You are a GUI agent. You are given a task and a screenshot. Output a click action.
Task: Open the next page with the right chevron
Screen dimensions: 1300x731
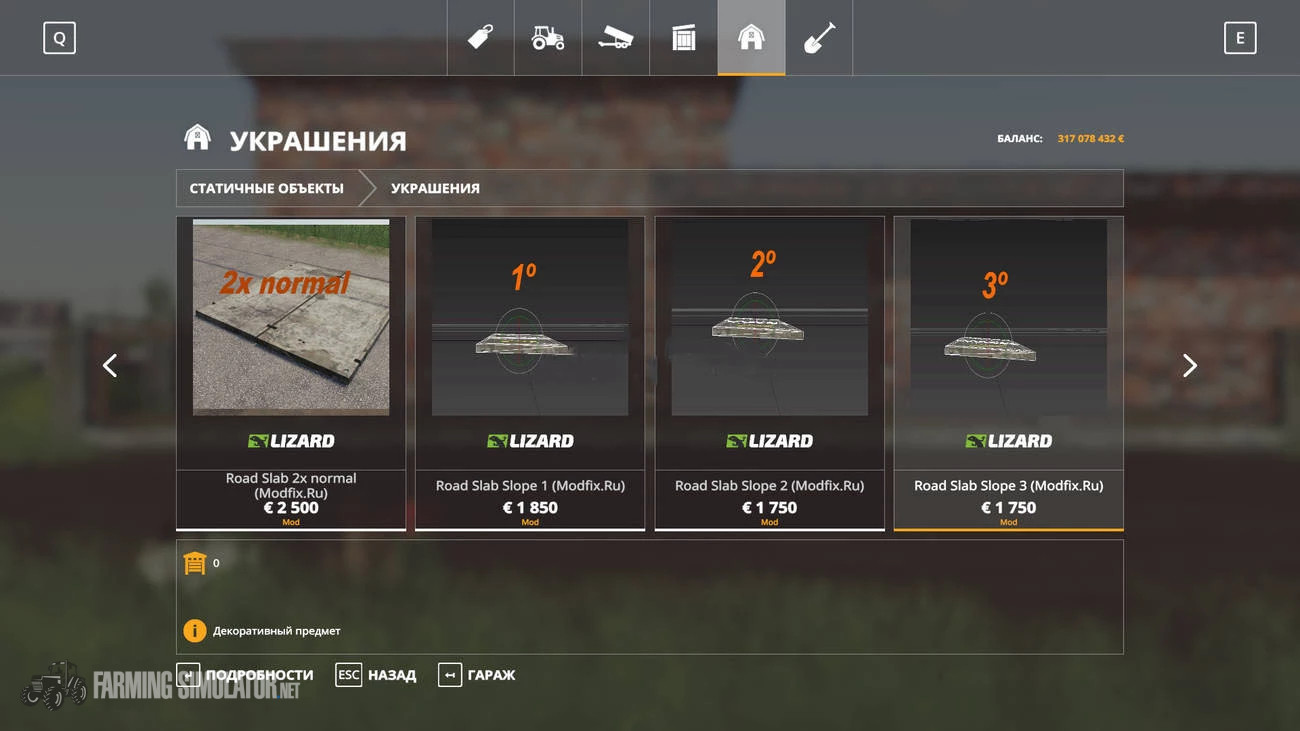point(1190,366)
